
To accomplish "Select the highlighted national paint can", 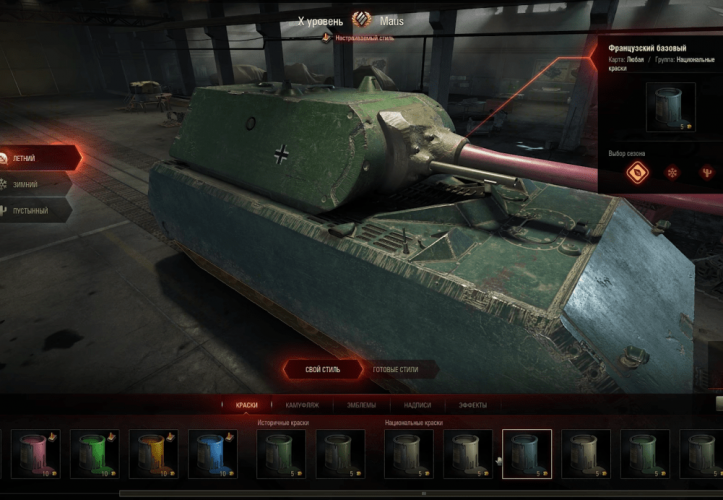I will (527, 453).
